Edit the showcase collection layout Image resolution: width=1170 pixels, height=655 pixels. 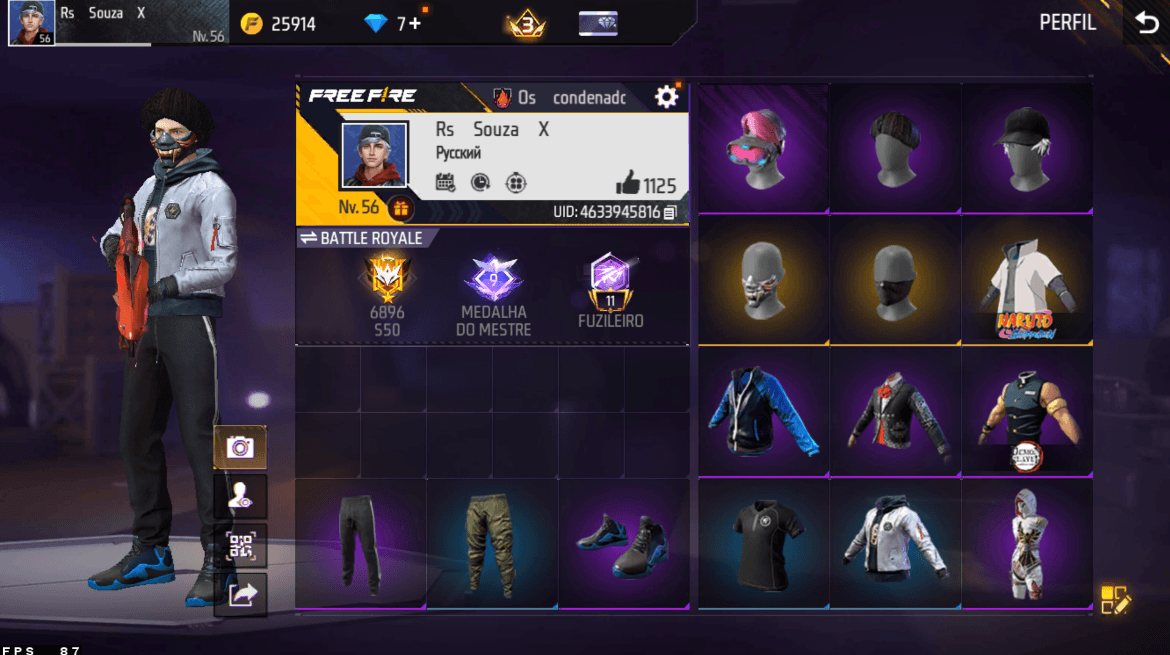click(1115, 599)
